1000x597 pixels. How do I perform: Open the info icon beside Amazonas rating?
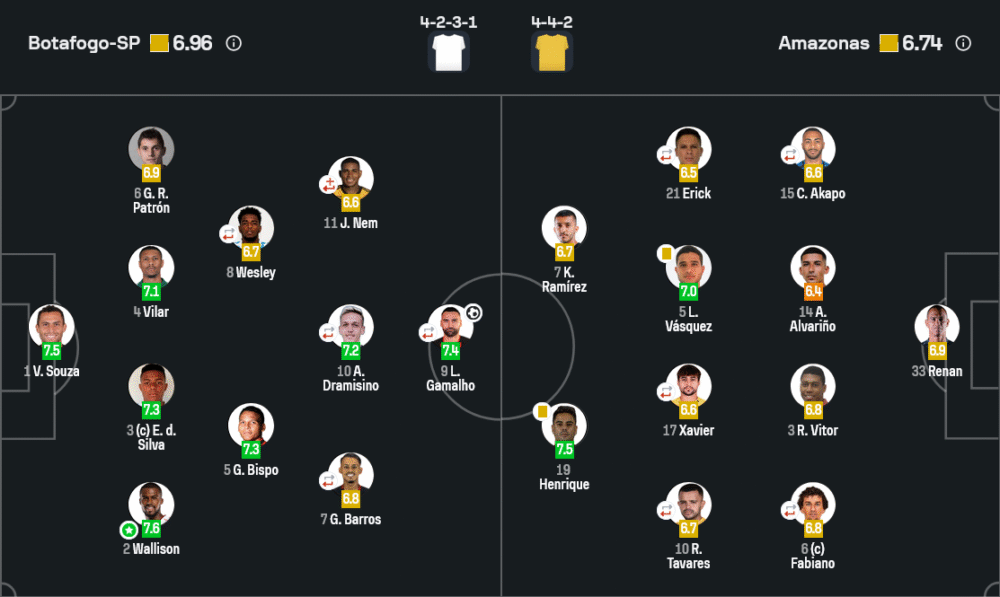pos(963,44)
